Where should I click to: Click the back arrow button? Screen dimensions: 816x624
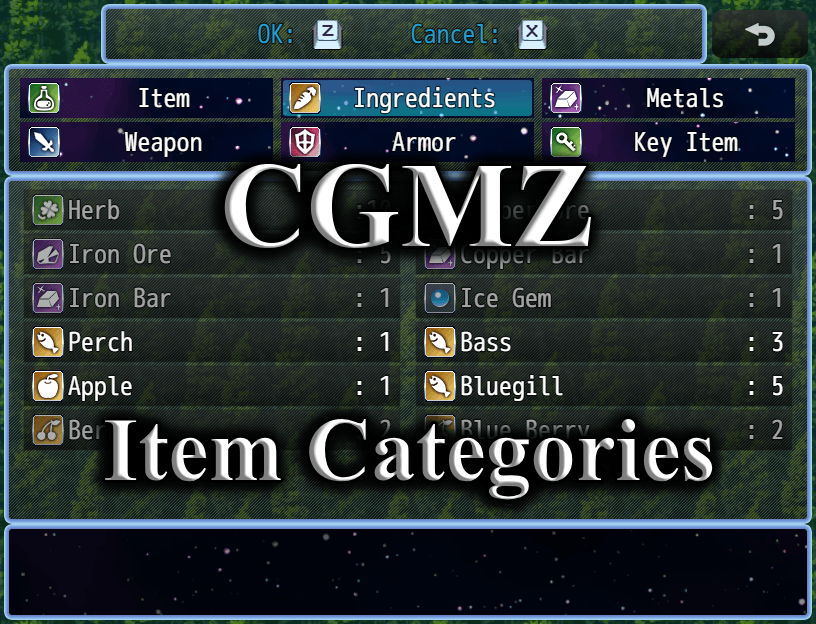(x=760, y=35)
